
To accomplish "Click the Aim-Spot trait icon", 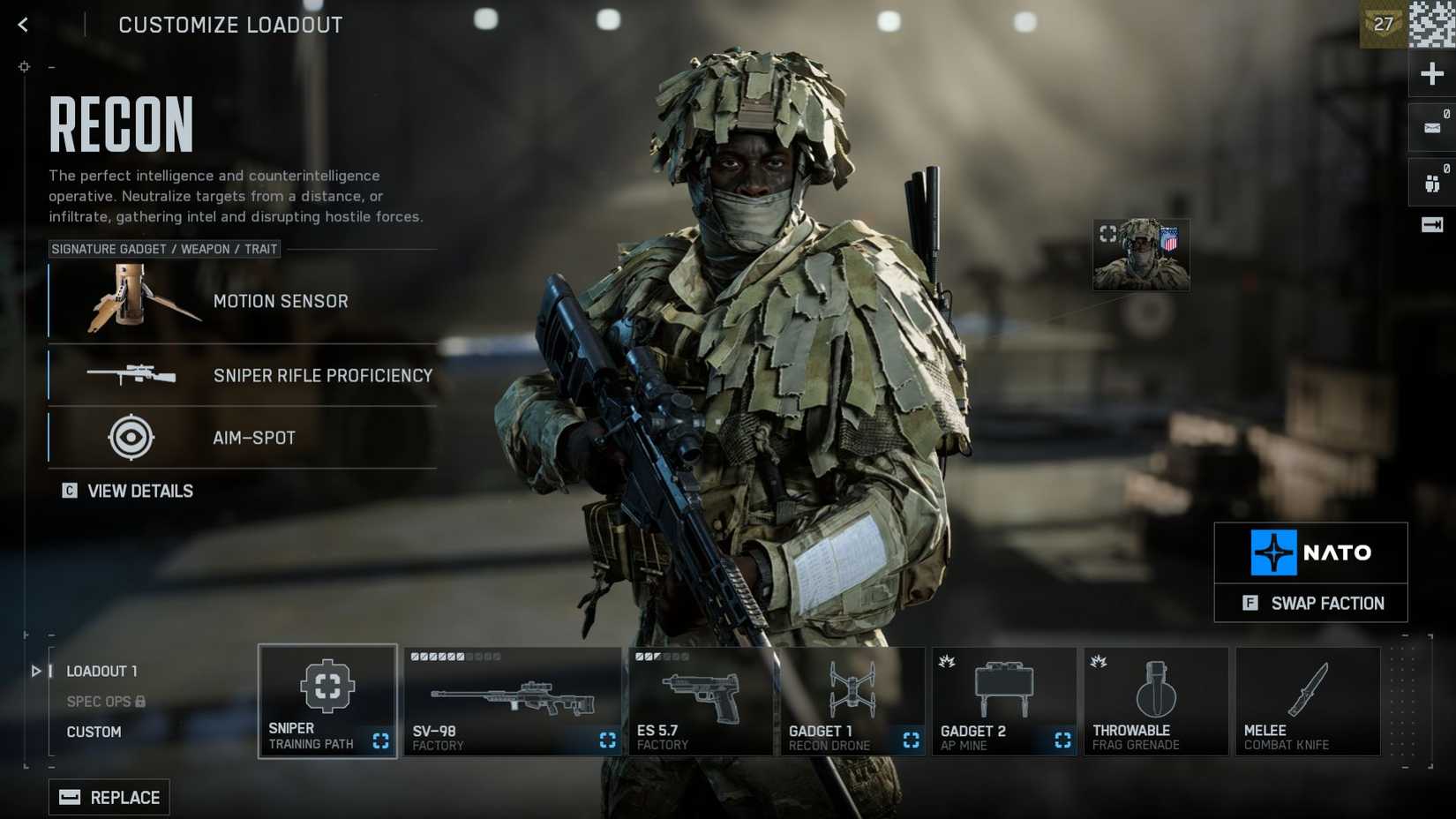I will 131,437.
